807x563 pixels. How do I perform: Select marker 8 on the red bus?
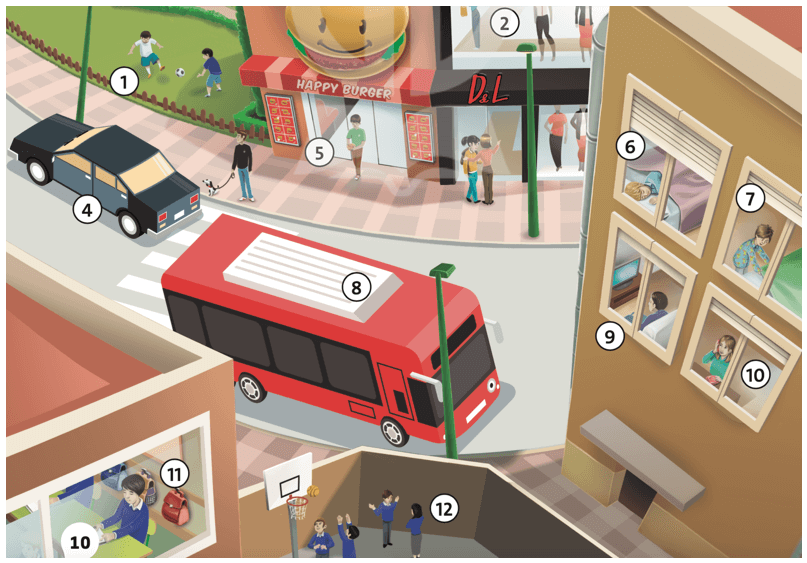click(x=354, y=287)
